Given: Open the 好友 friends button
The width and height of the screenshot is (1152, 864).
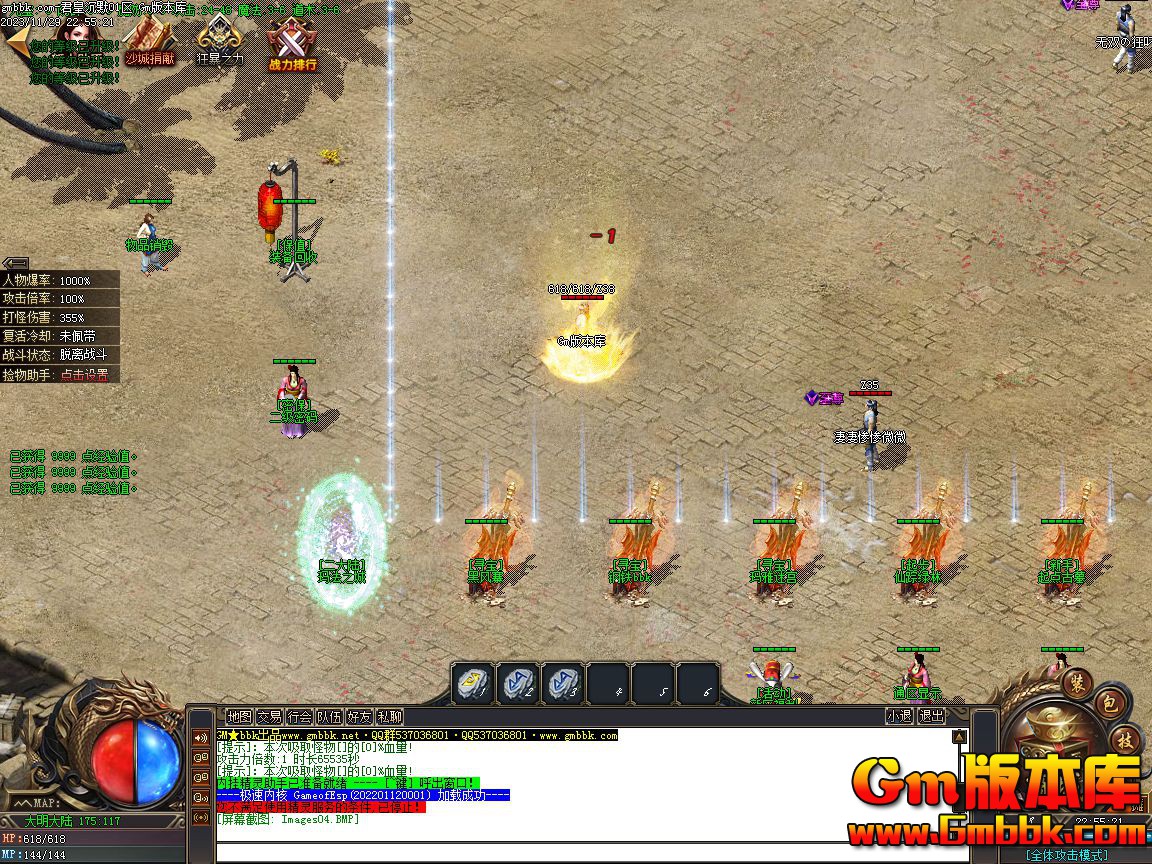Looking at the screenshot, I should (x=359, y=716).
